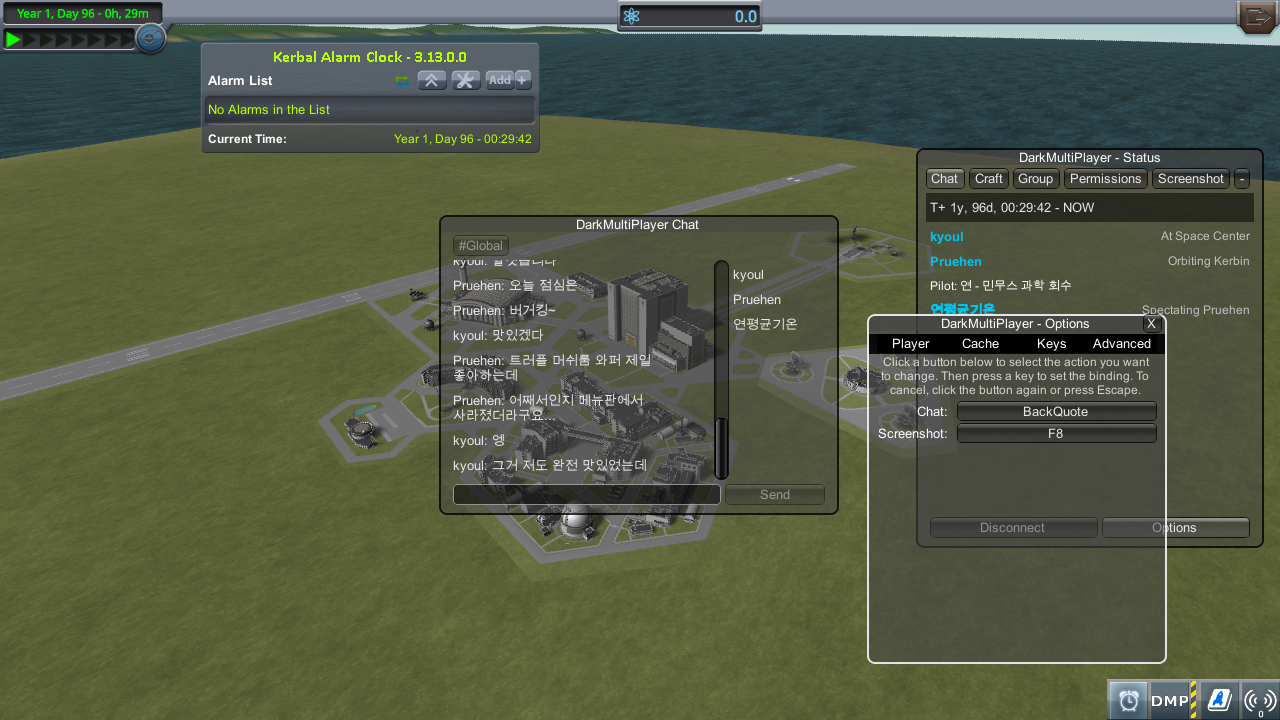1280x720 pixels.
Task: Change the Chat key binding BackQuote
Action: pyautogui.click(x=1056, y=412)
